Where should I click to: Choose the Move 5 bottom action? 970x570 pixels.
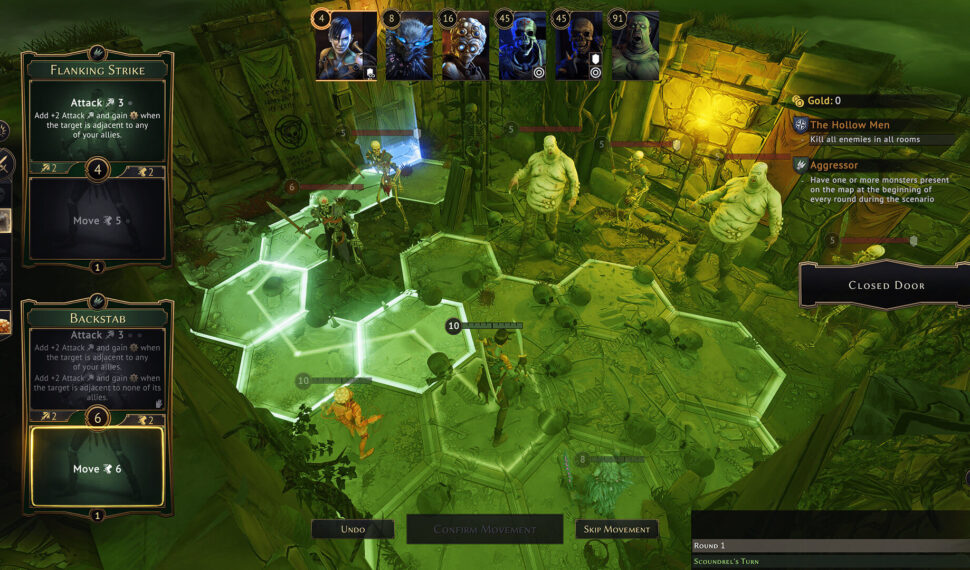tap(97, 220)
